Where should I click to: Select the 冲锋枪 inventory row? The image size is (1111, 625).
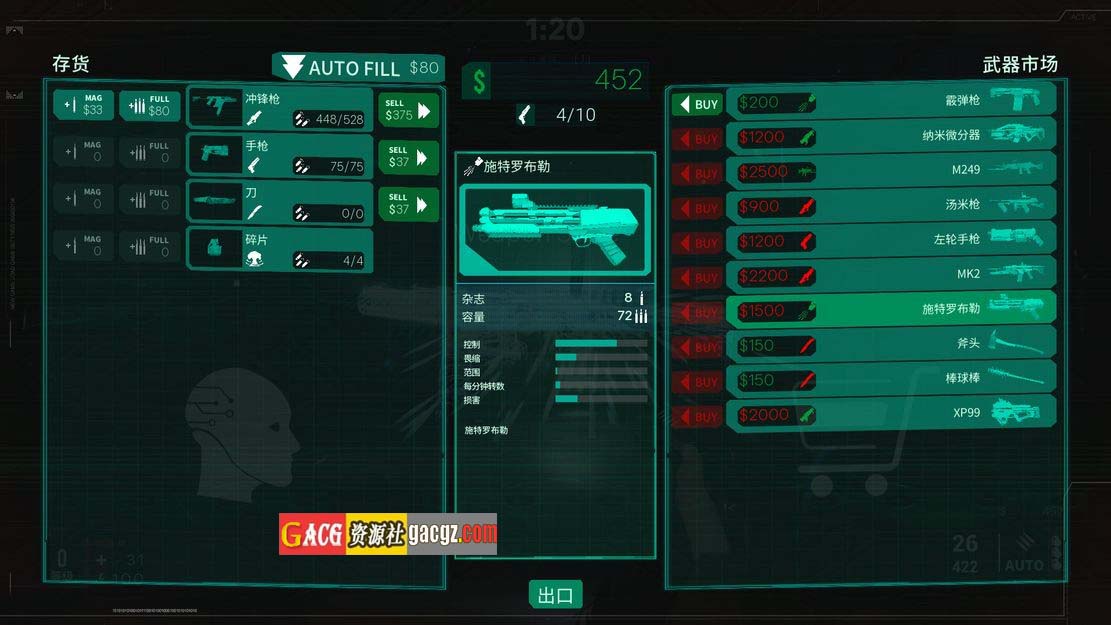coord(280,108)
